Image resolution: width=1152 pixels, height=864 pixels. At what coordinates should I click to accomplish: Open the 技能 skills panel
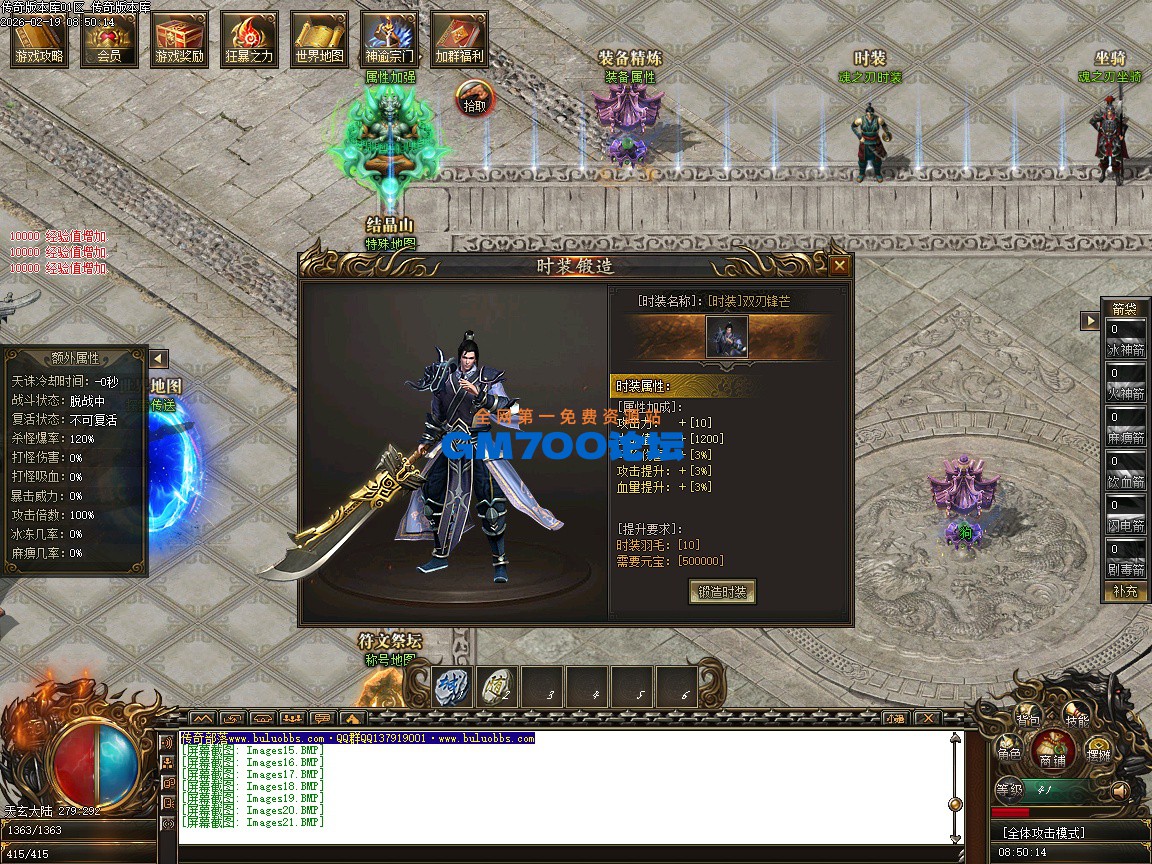(x=1077, y=717)
